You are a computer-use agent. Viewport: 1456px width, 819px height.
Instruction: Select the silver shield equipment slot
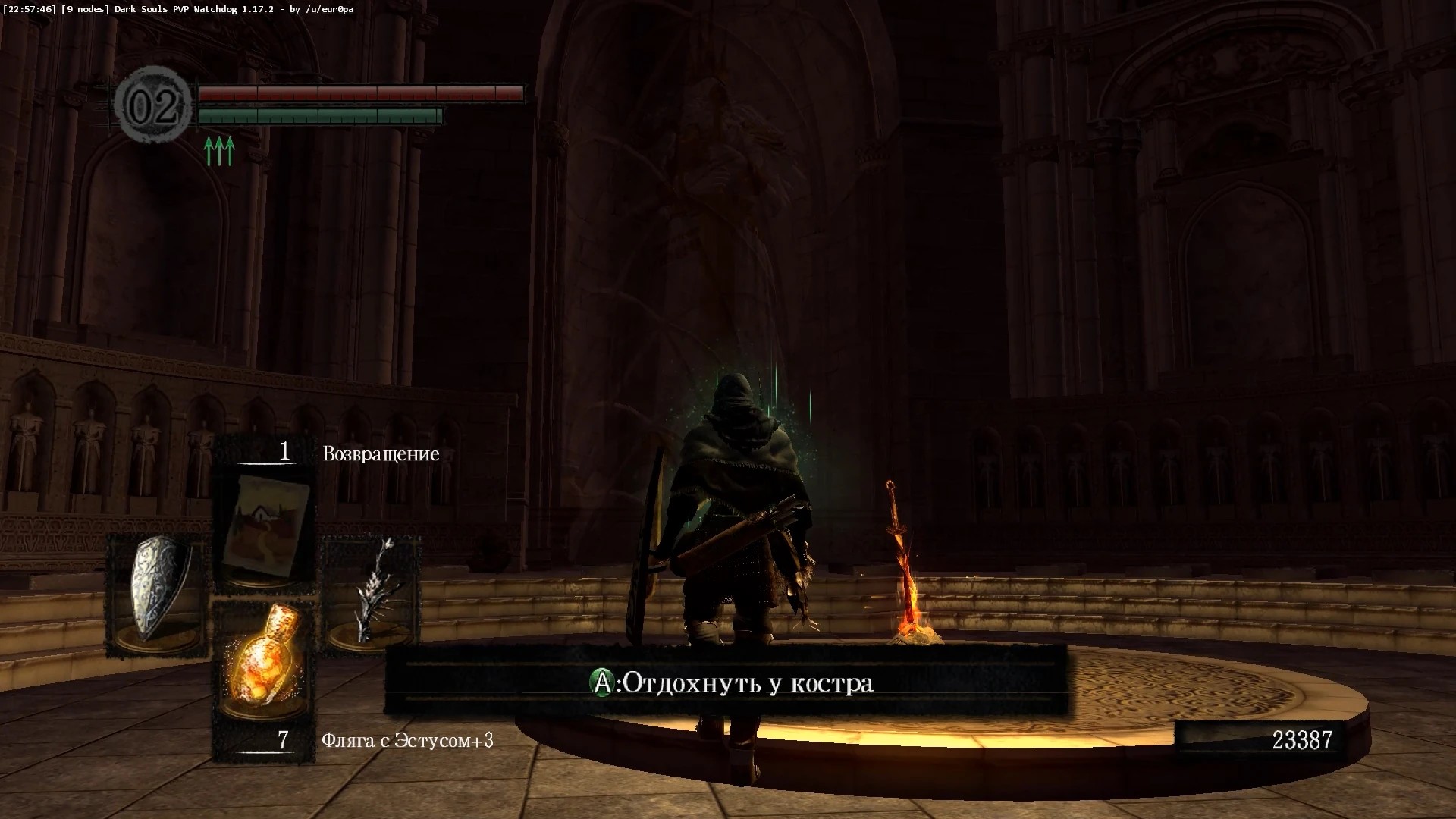point(158,595)
